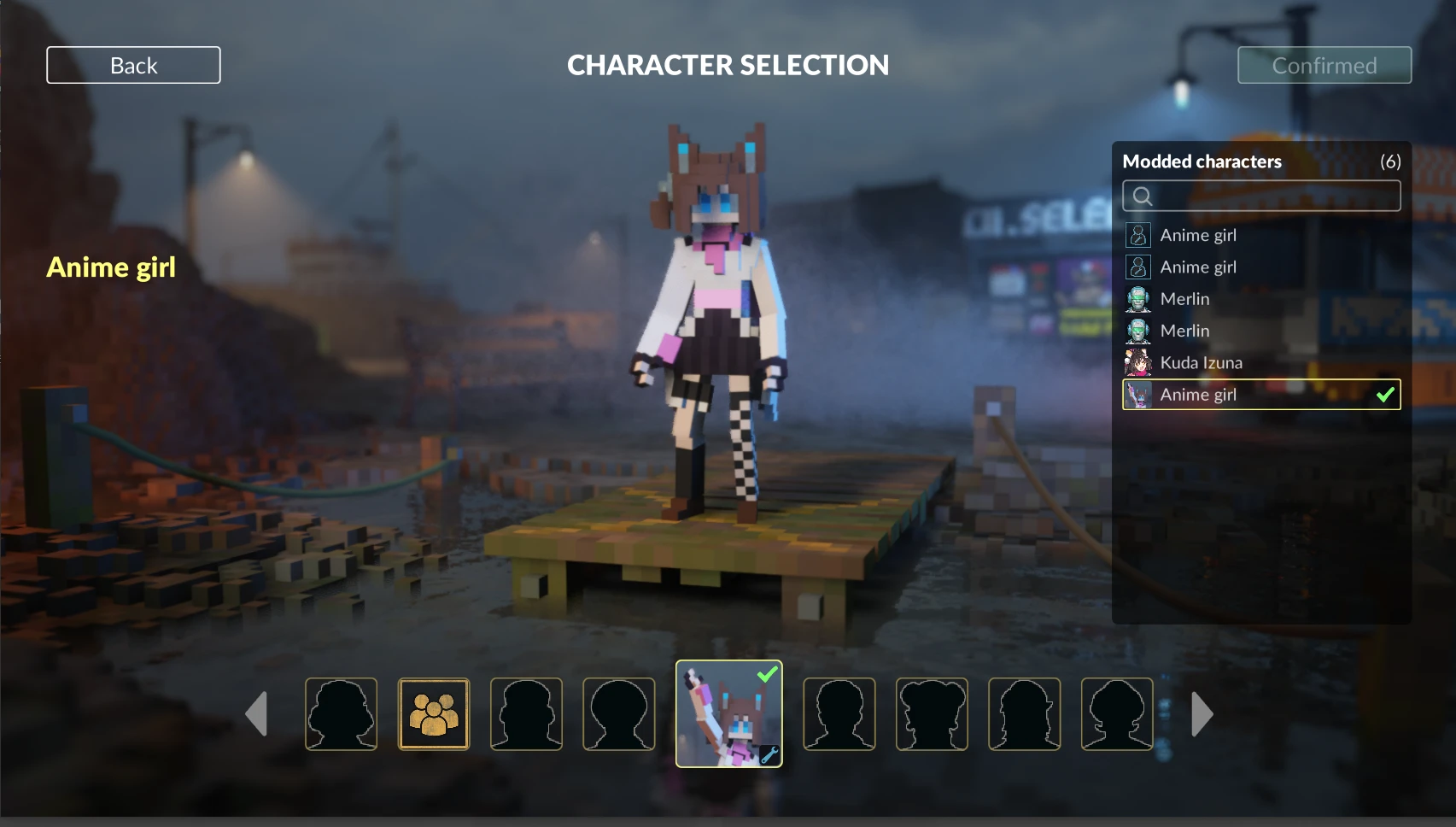1456x827 pixels.
Task: Click the yellow Anime girl name label
Action: click(x=110, y=267)
